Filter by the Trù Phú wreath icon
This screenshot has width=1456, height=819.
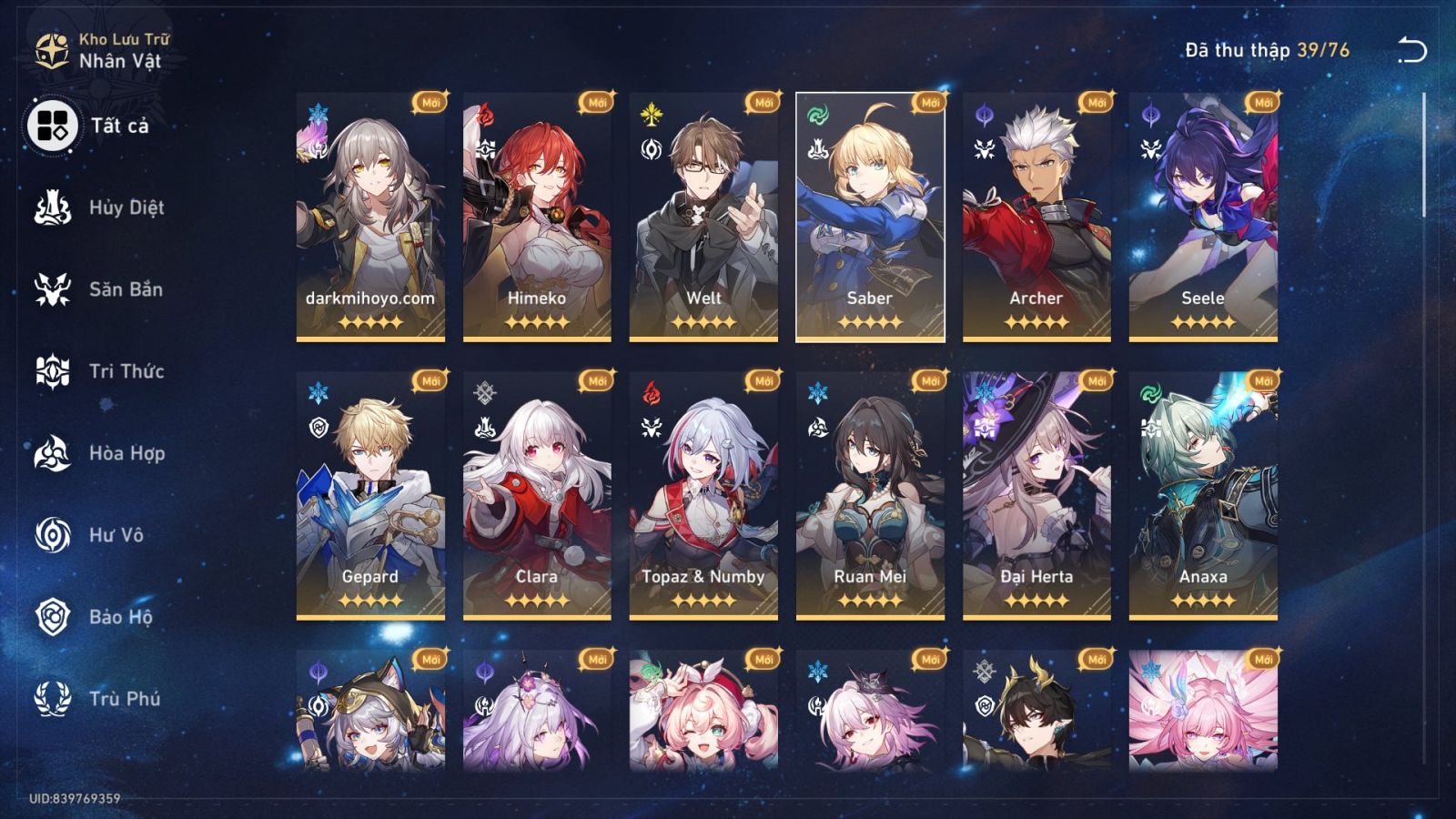[x=53, y=698]
